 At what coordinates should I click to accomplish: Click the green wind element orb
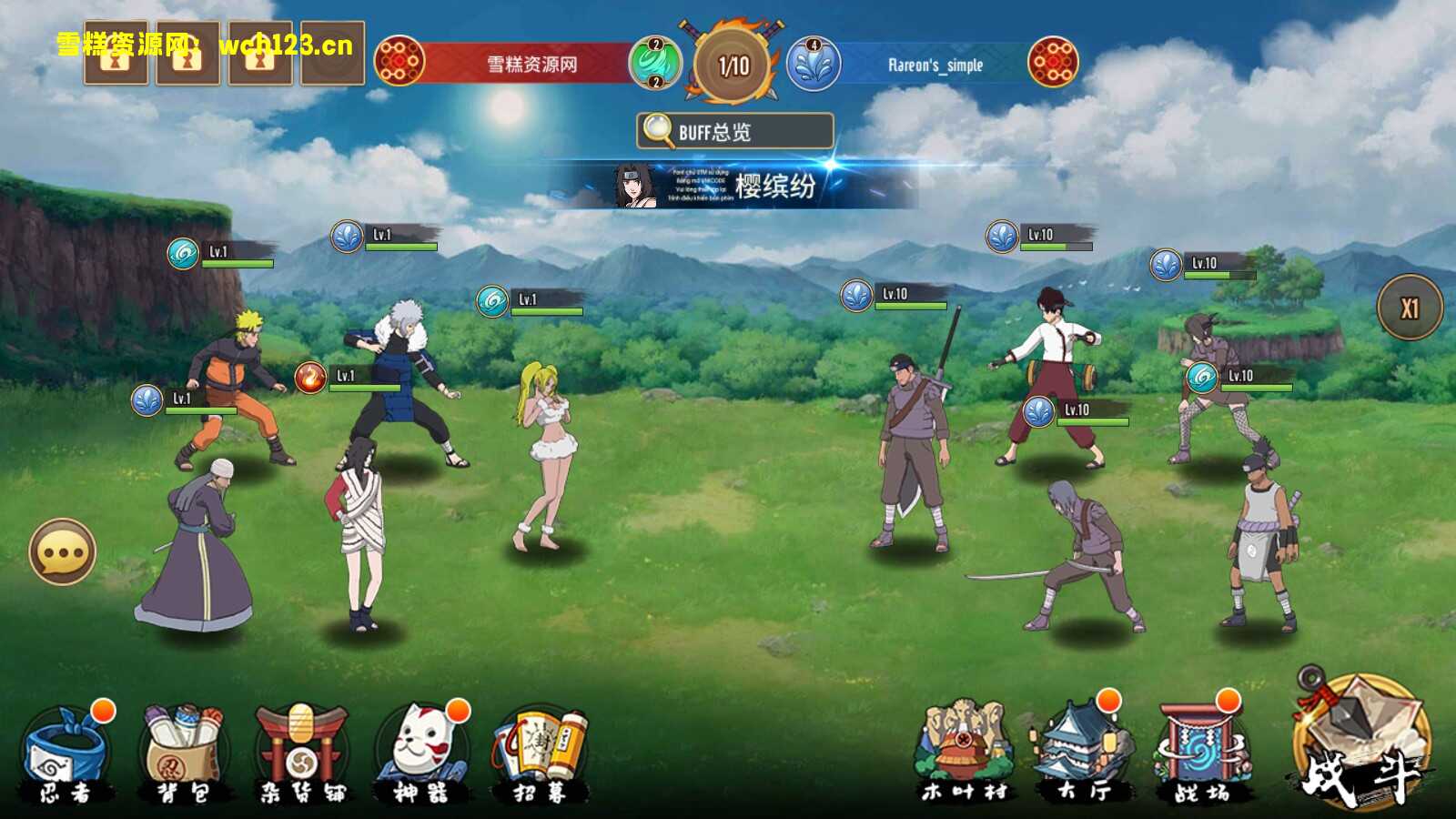coord(654,63)
